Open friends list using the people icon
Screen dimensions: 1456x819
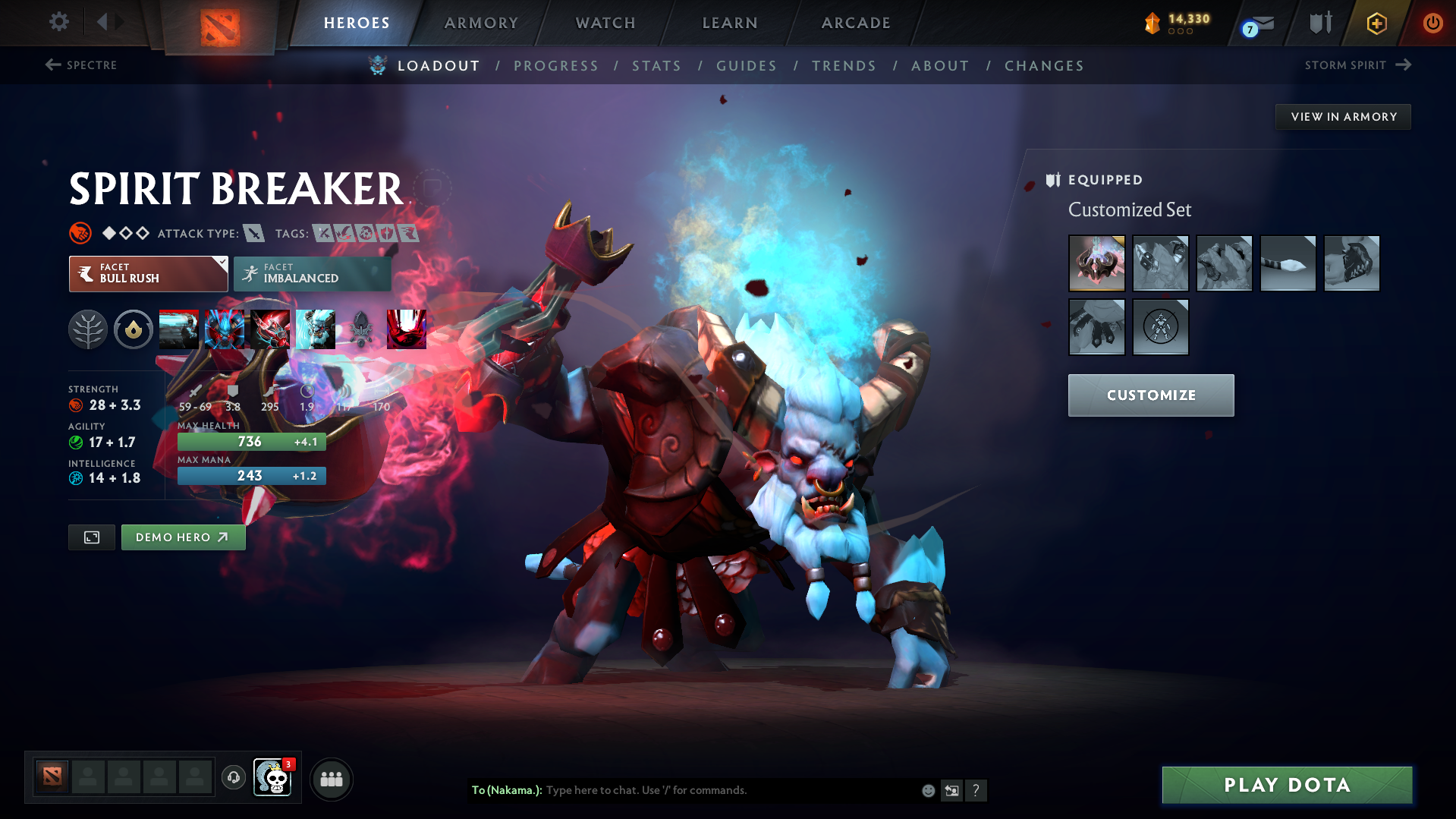[x=332, y=779]
